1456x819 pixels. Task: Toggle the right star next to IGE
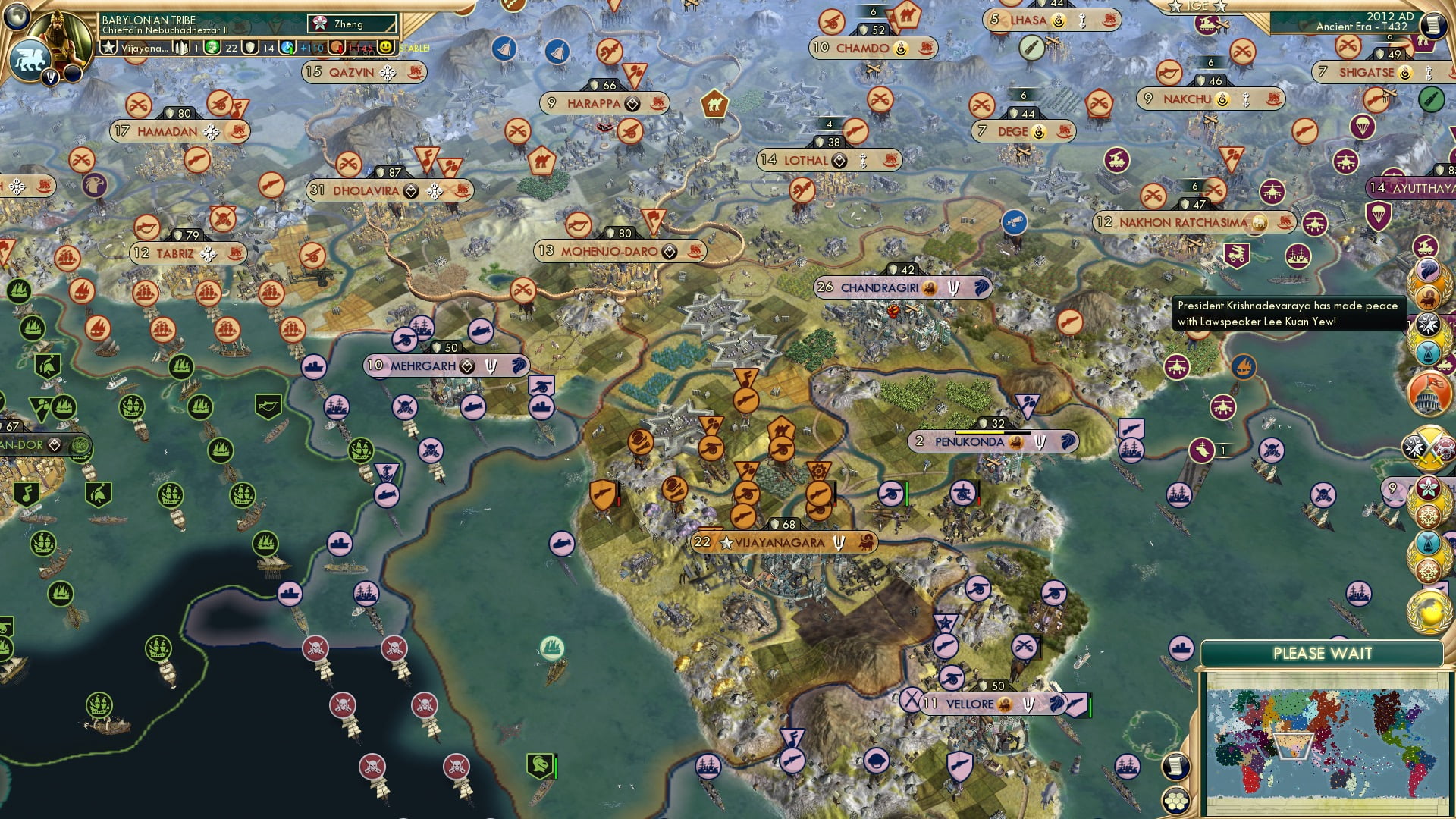[1221, 7]
